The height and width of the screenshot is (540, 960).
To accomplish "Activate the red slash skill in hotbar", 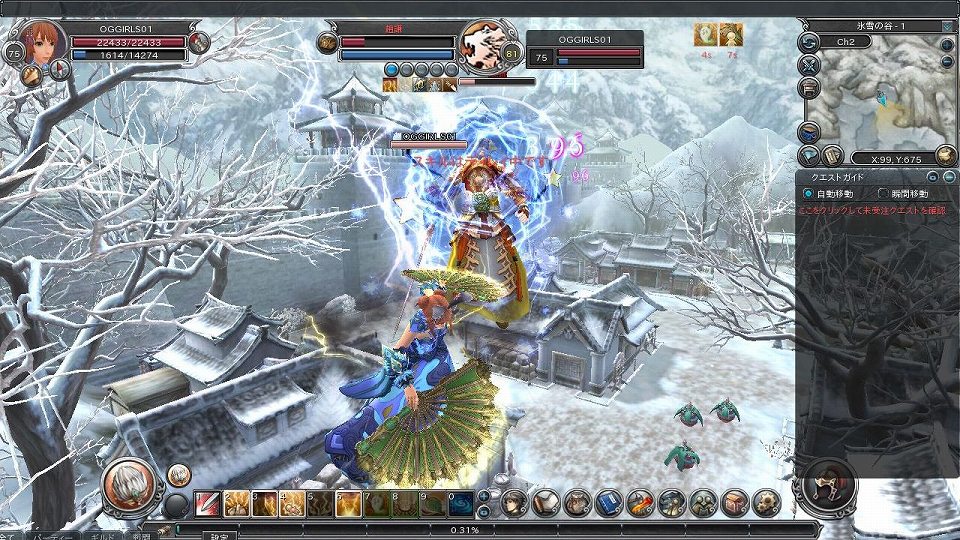I will point(207,503).
